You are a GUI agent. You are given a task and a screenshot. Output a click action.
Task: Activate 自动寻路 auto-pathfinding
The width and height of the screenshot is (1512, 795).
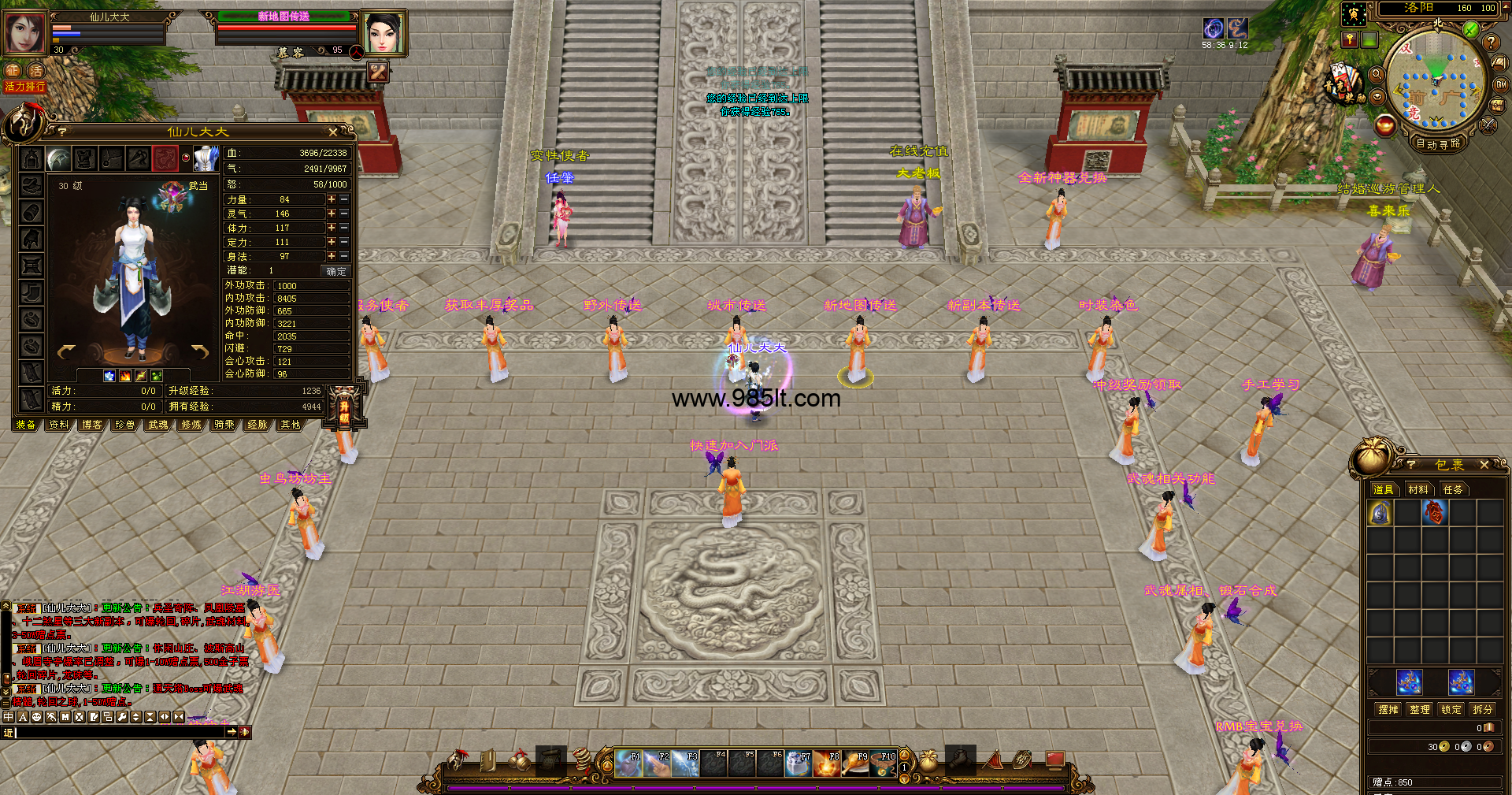click(1438, 143)
